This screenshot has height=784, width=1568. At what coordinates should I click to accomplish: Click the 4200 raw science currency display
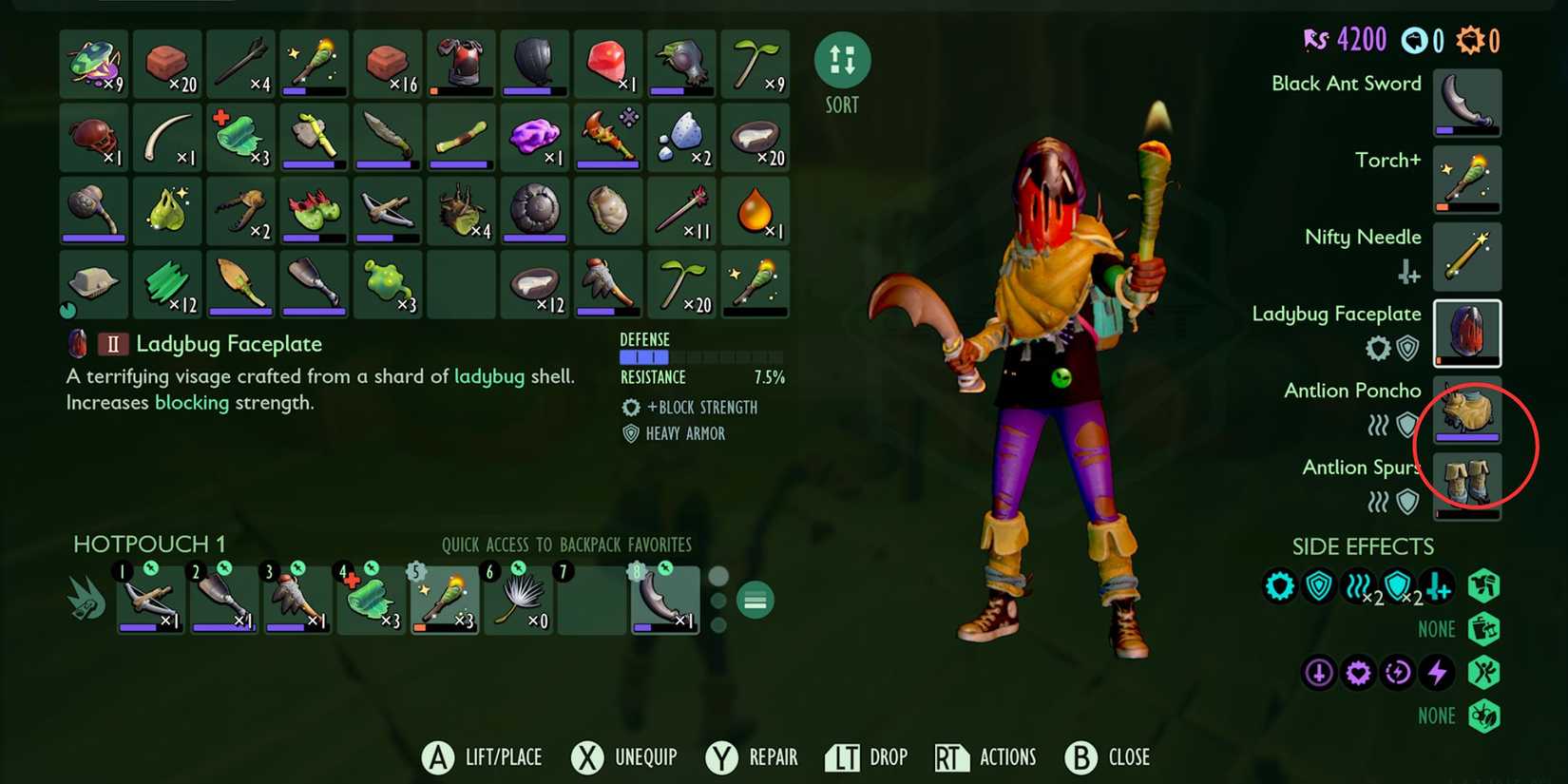pos(1355,38)
